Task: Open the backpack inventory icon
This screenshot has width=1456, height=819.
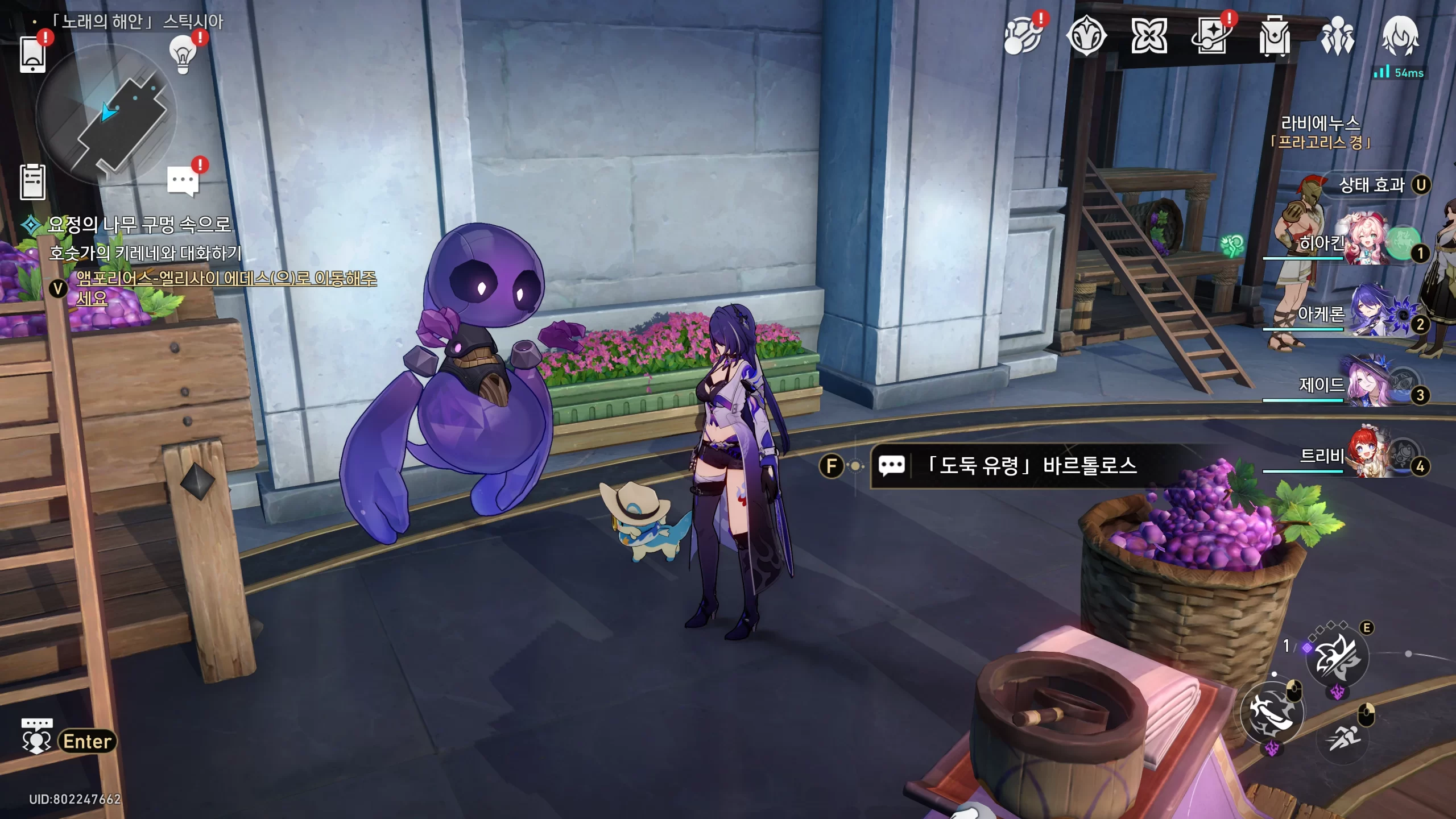Action: (x=1274, y=36)
